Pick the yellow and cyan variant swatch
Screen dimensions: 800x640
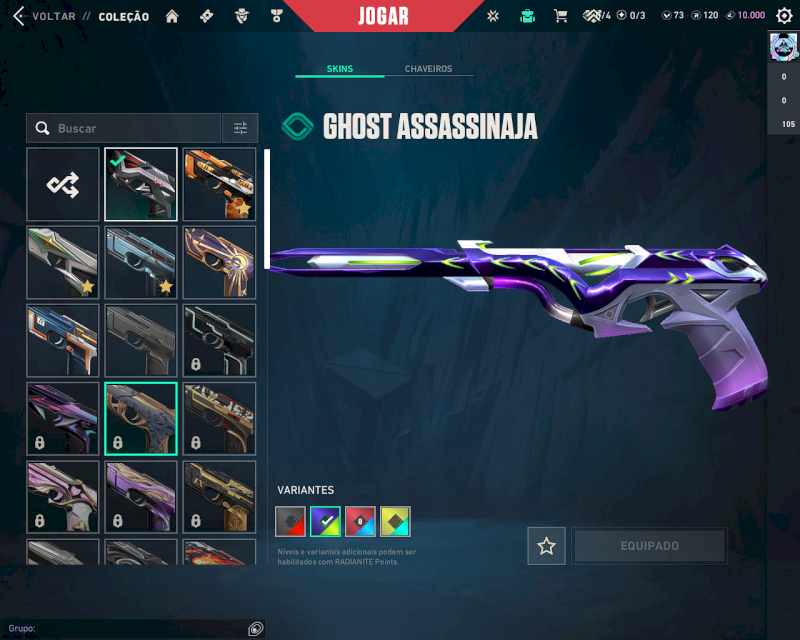point(395,521)
